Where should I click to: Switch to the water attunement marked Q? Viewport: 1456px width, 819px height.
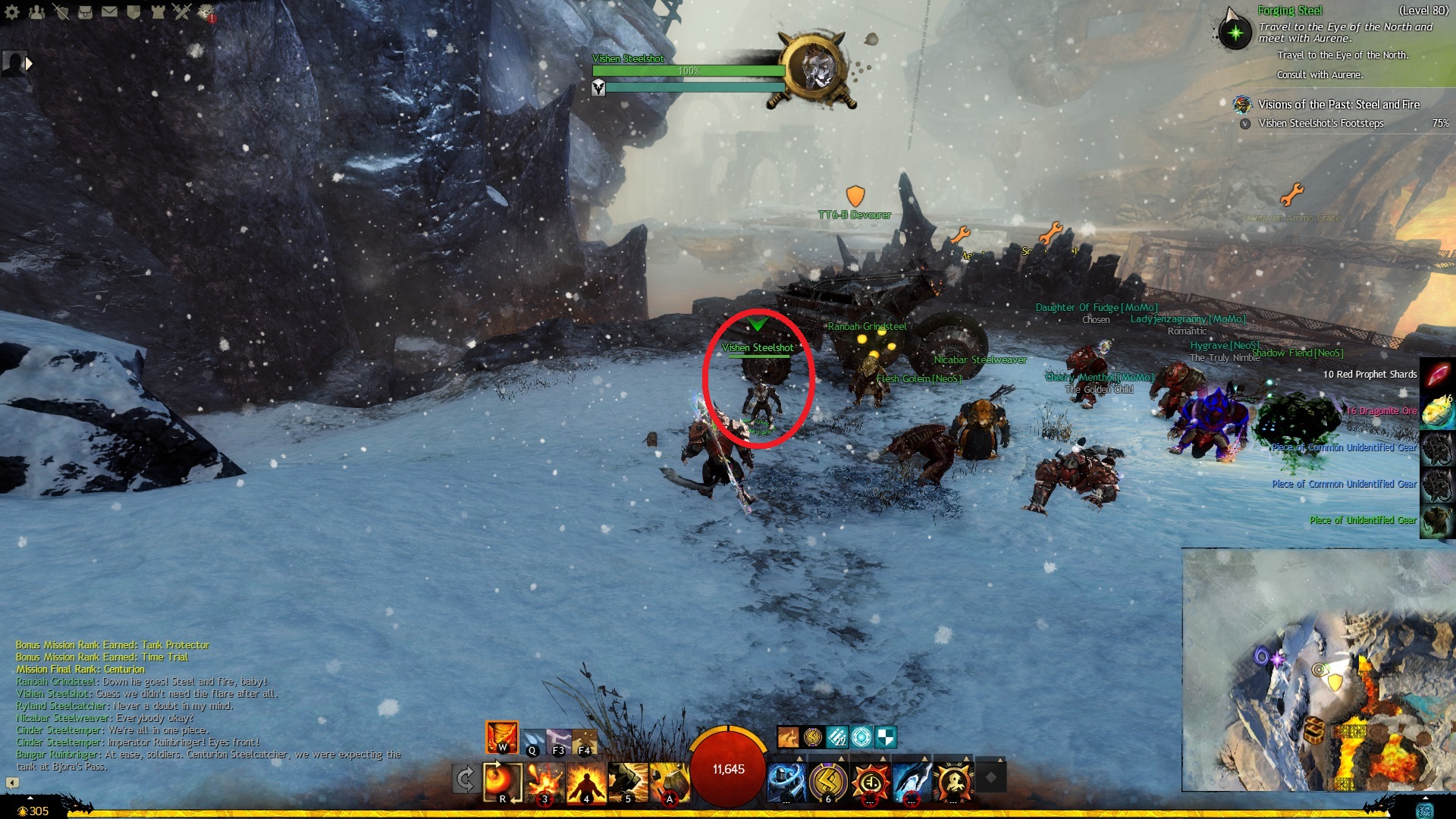point(532,741)
